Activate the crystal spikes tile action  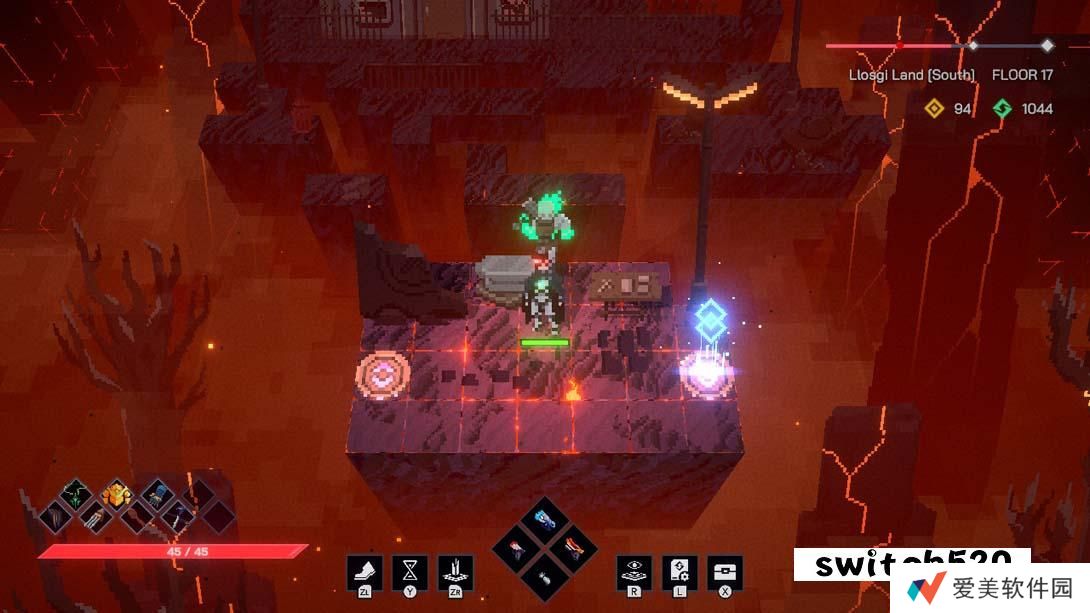(455, 572)
